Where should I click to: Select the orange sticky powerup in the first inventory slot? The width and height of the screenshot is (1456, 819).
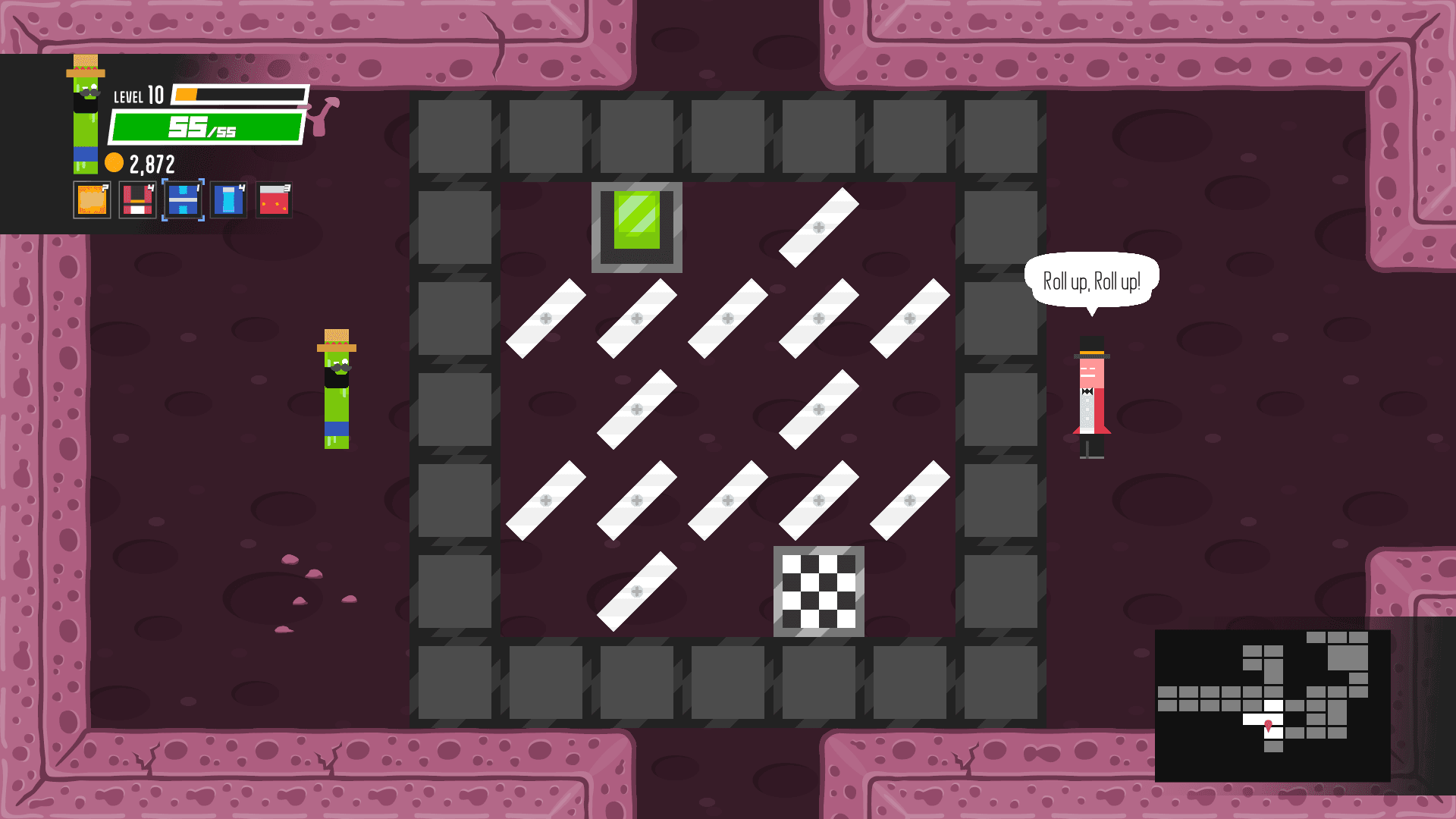(91, 201)
